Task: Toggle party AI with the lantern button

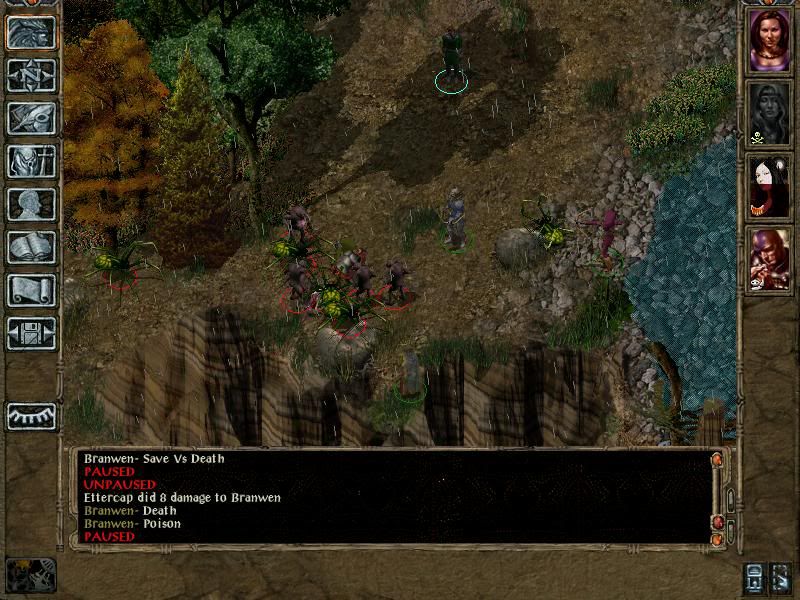Action: coord(754,576)
